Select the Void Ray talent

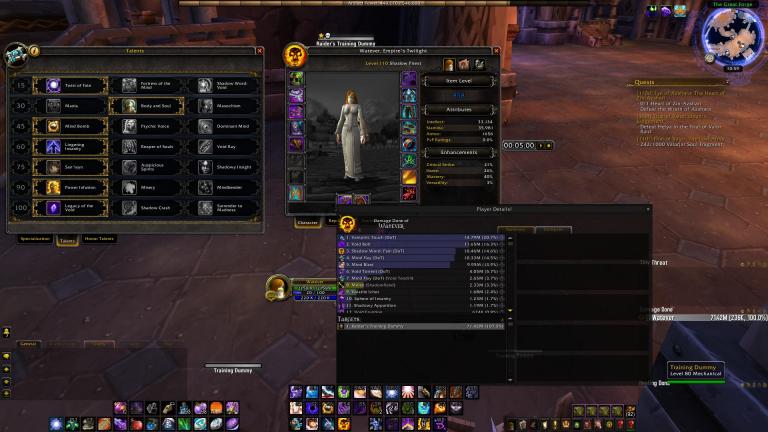pyautogui.click(x=205, y=146)
